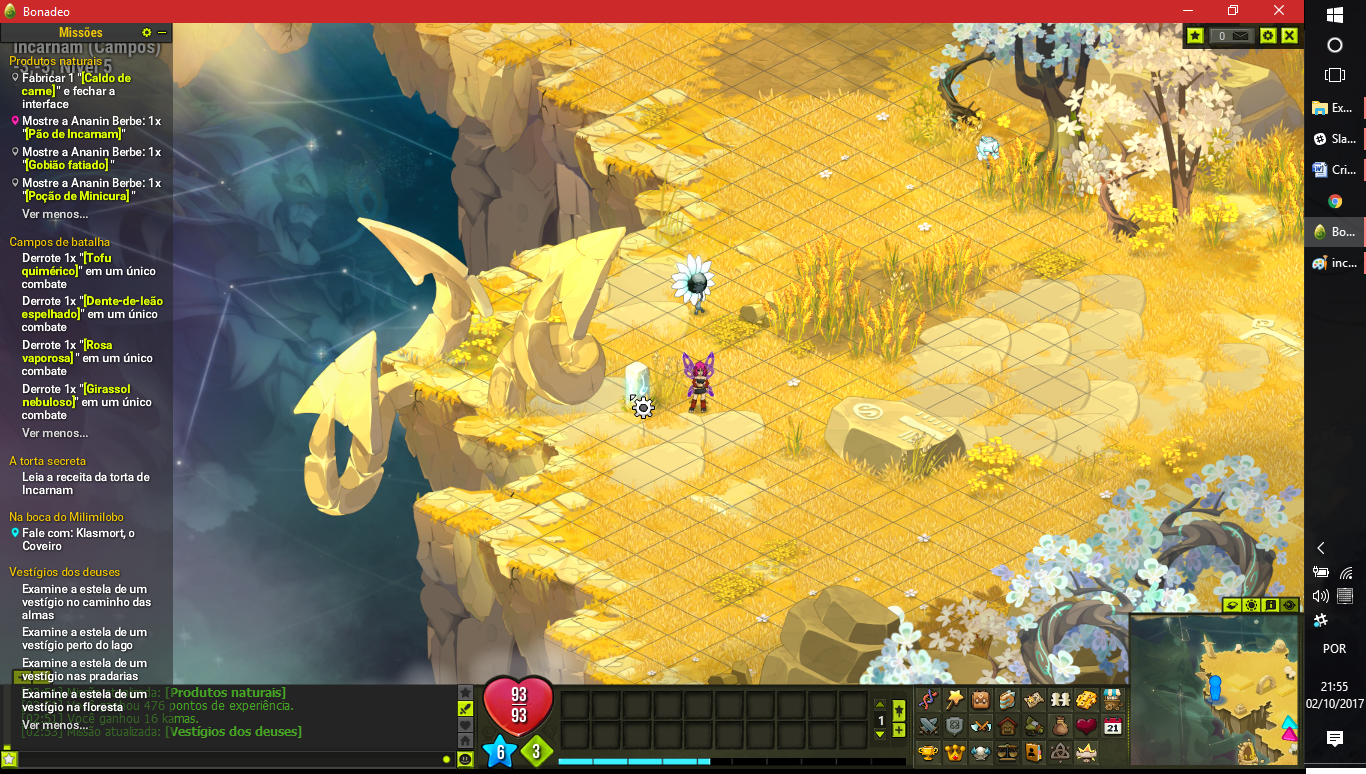Open the Missões panel gear options
The height and width of the screenshot is (774, 1366).
coord(147,33)
